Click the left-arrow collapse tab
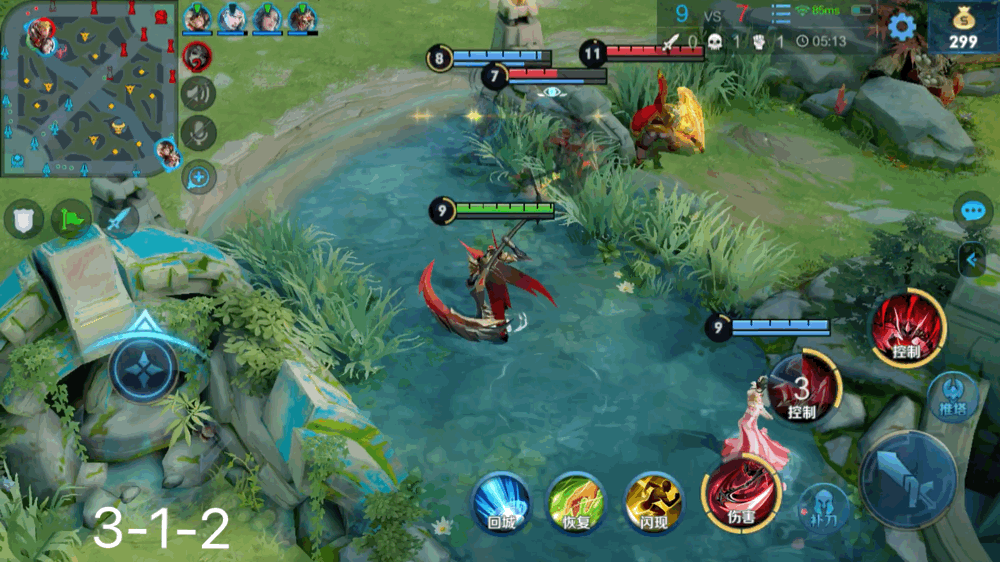Image resolution: width=1000 pixels, height=562 pixels. pos(971,260)
